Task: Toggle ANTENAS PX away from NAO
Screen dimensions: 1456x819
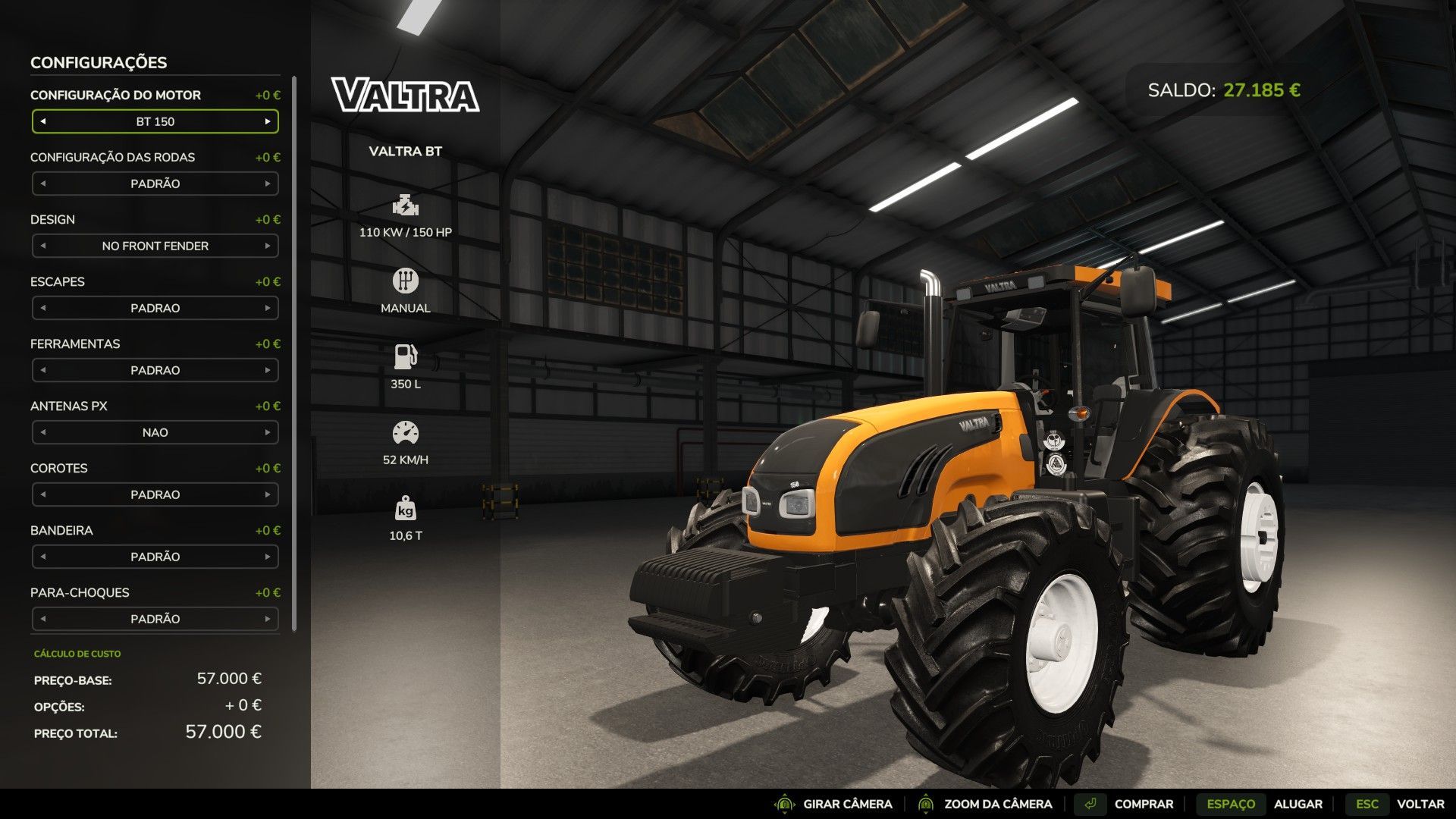Action: point(268,432)
